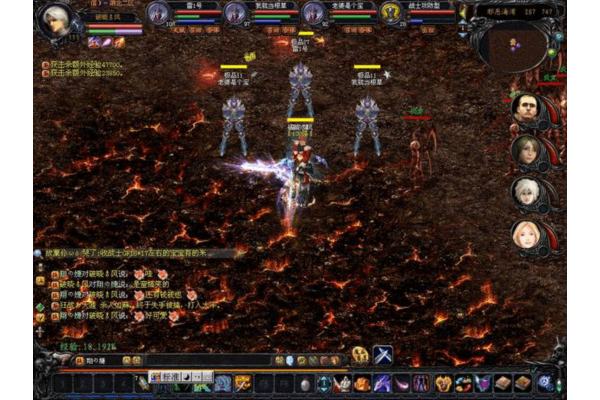Select the white-haired party member portrait on the right
Viewport: 600px width, 400px height.
pyautogui.click(x=525, y=192)
